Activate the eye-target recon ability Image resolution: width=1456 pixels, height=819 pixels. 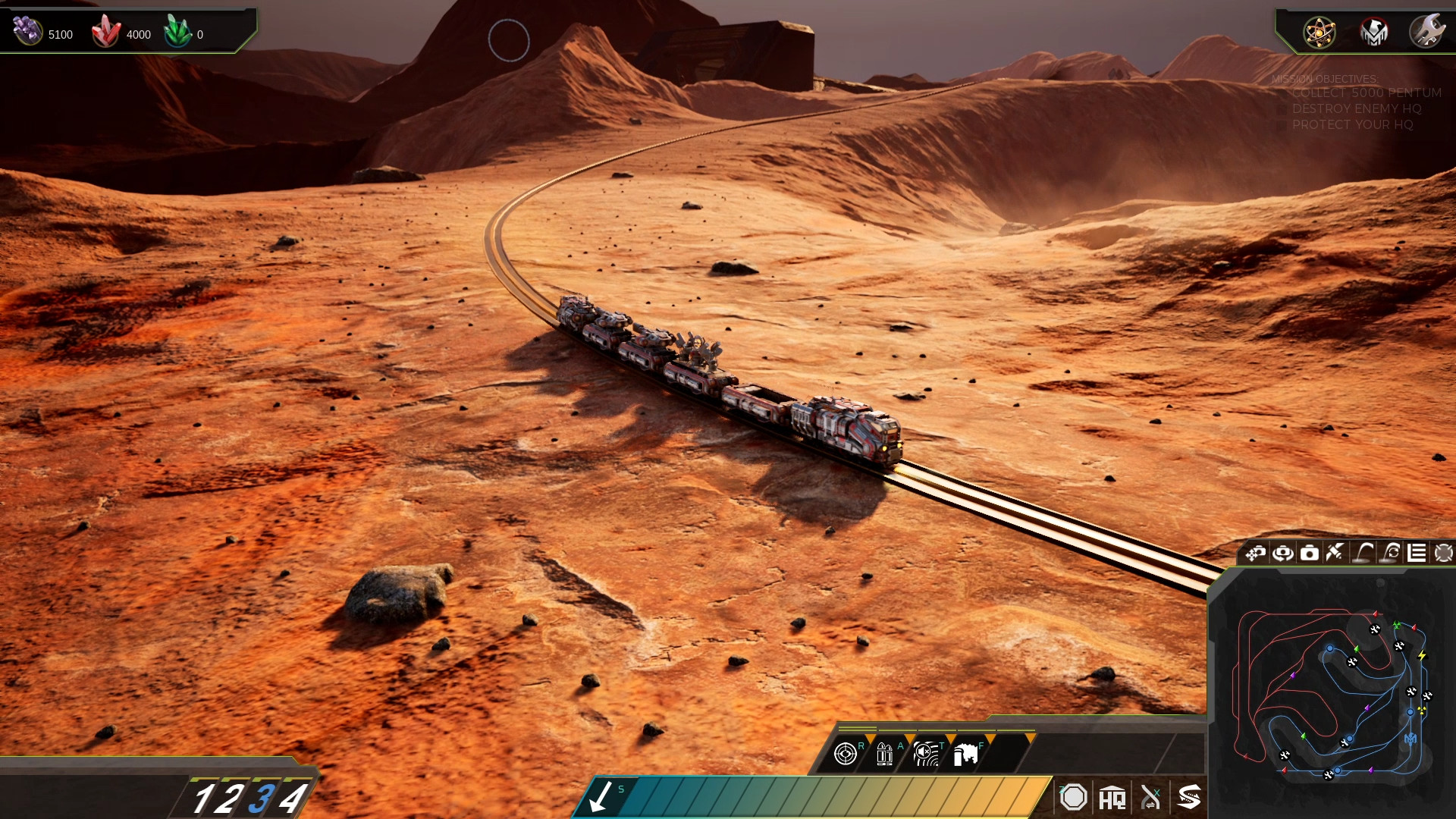click(846, 753)
